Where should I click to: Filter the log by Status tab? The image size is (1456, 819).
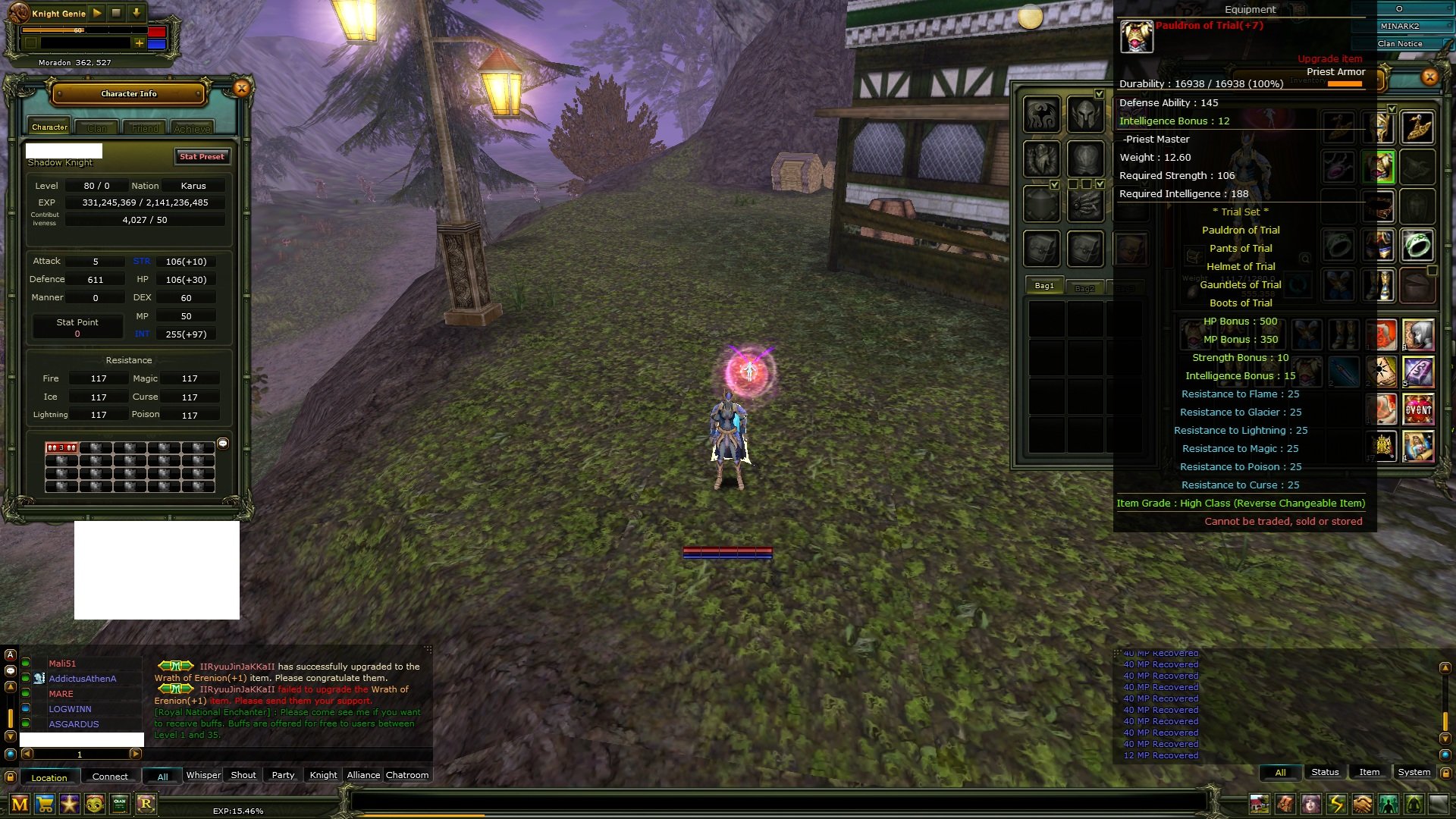pos(1325,772)
